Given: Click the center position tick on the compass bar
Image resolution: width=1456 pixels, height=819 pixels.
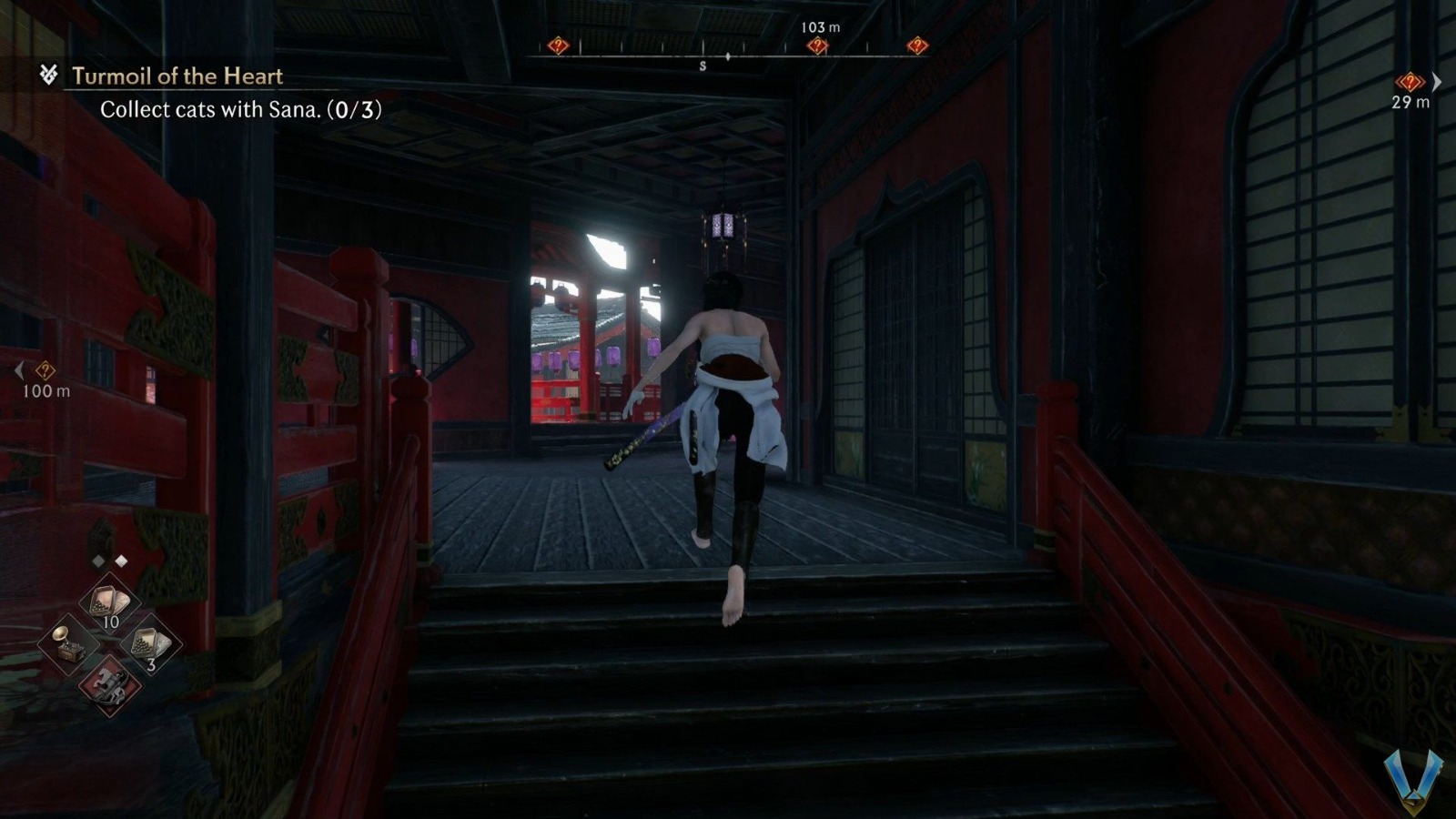Looking at the screenshot, I should click(728, 56).
